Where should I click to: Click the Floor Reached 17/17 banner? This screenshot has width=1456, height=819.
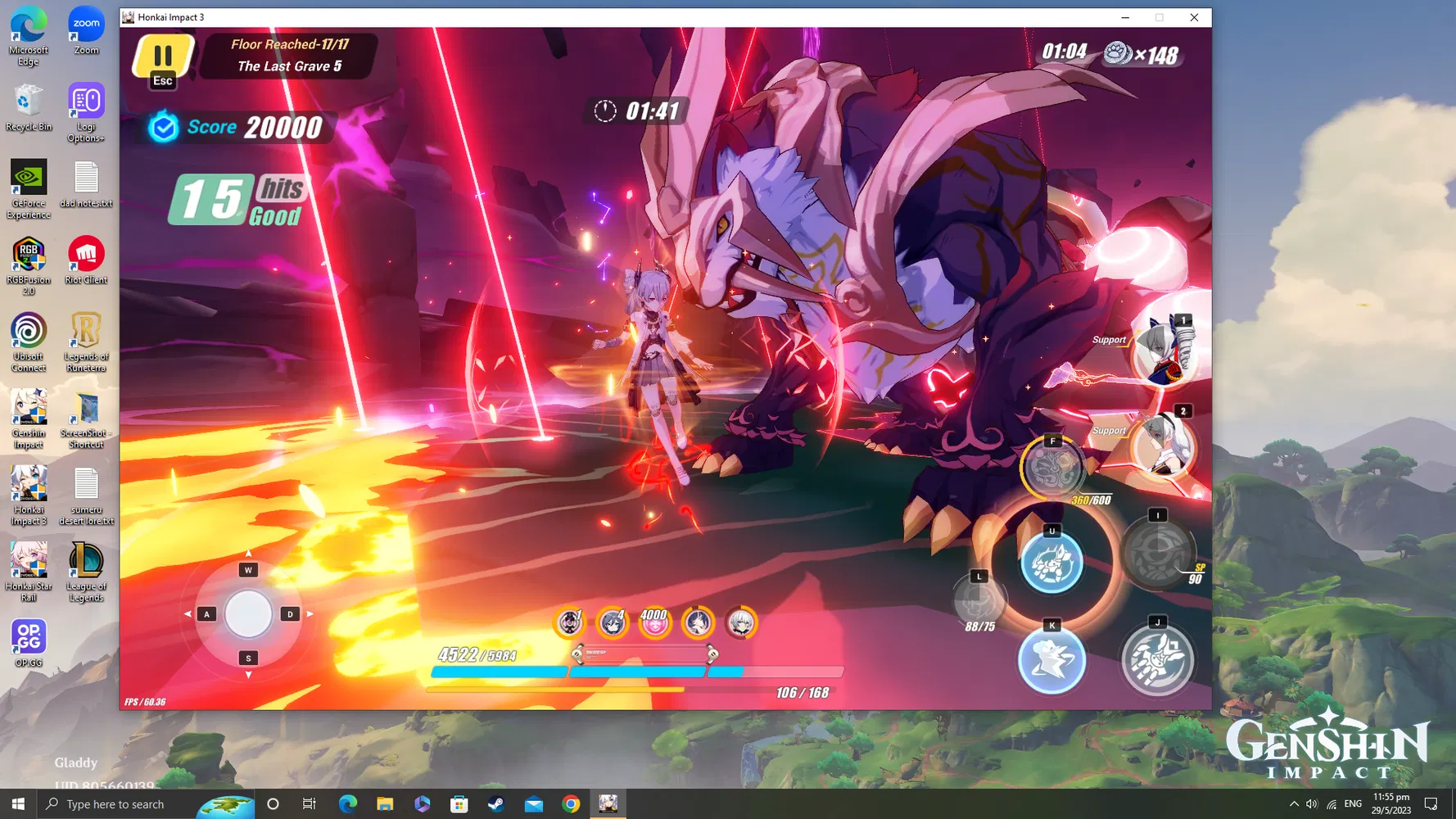click(288, 55)
